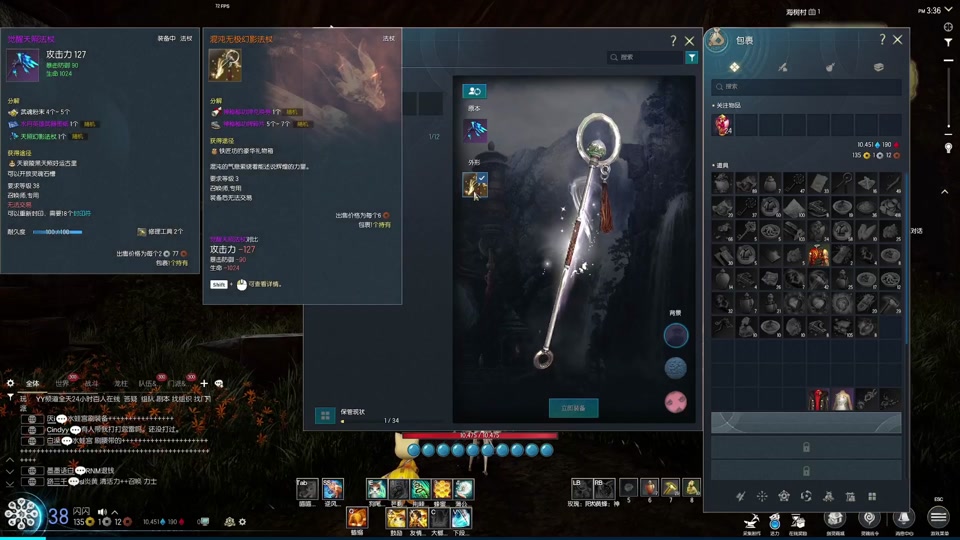Select the followed item in 关注物品
This screenshot has width=960, height=540.
pos(722,124)
